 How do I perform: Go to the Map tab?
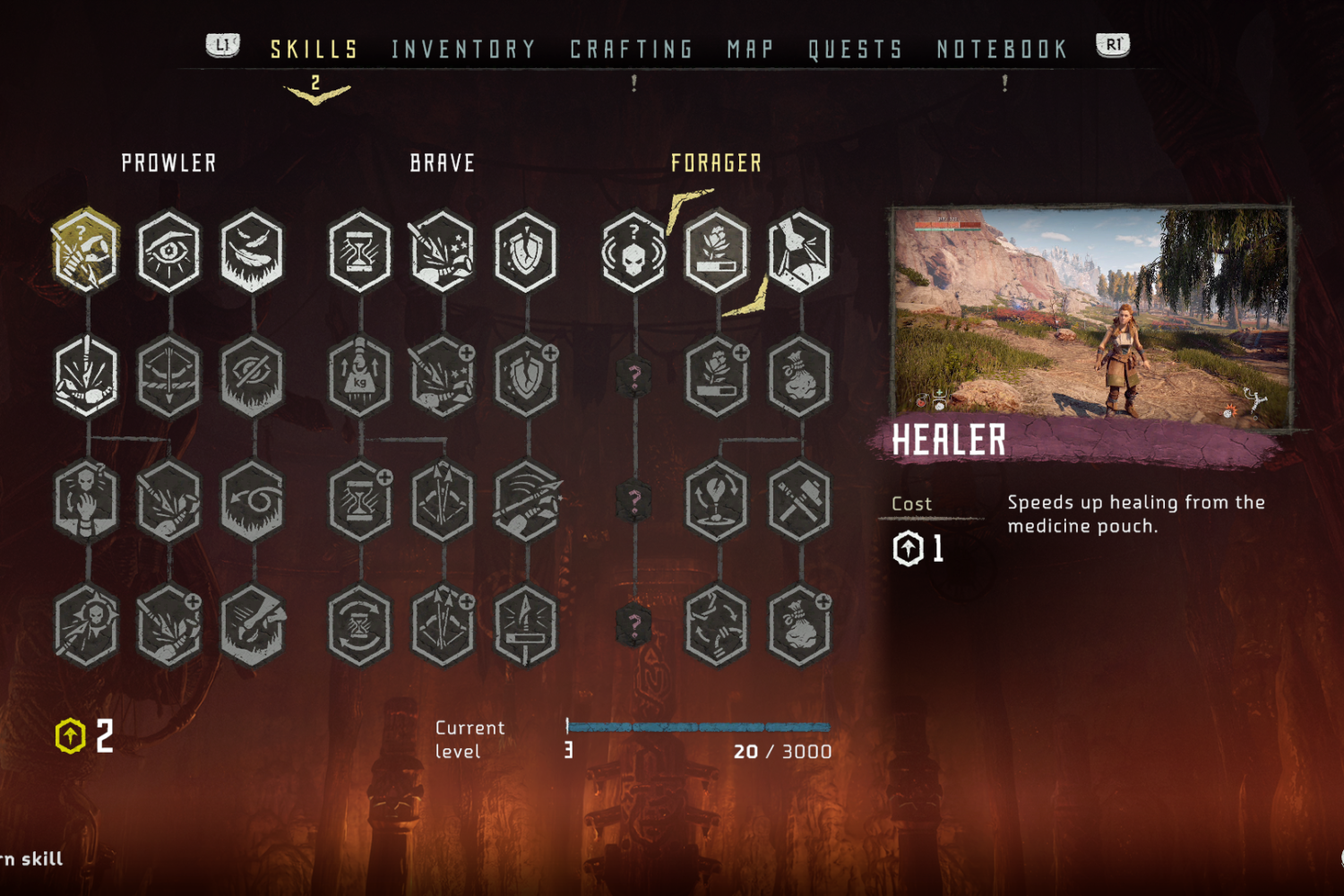[750, 49]
